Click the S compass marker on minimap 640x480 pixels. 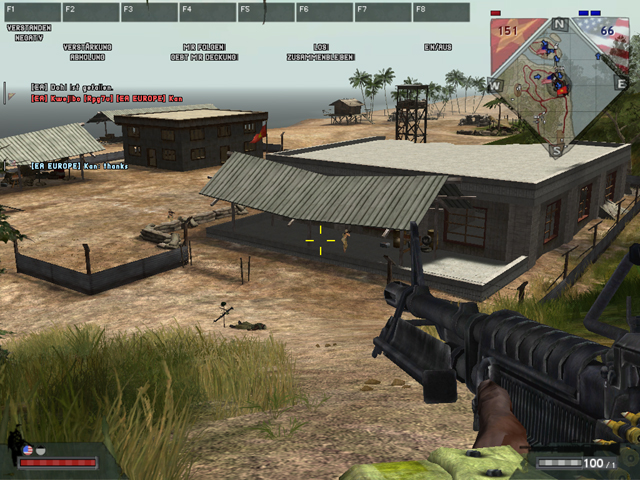(558, 150)
